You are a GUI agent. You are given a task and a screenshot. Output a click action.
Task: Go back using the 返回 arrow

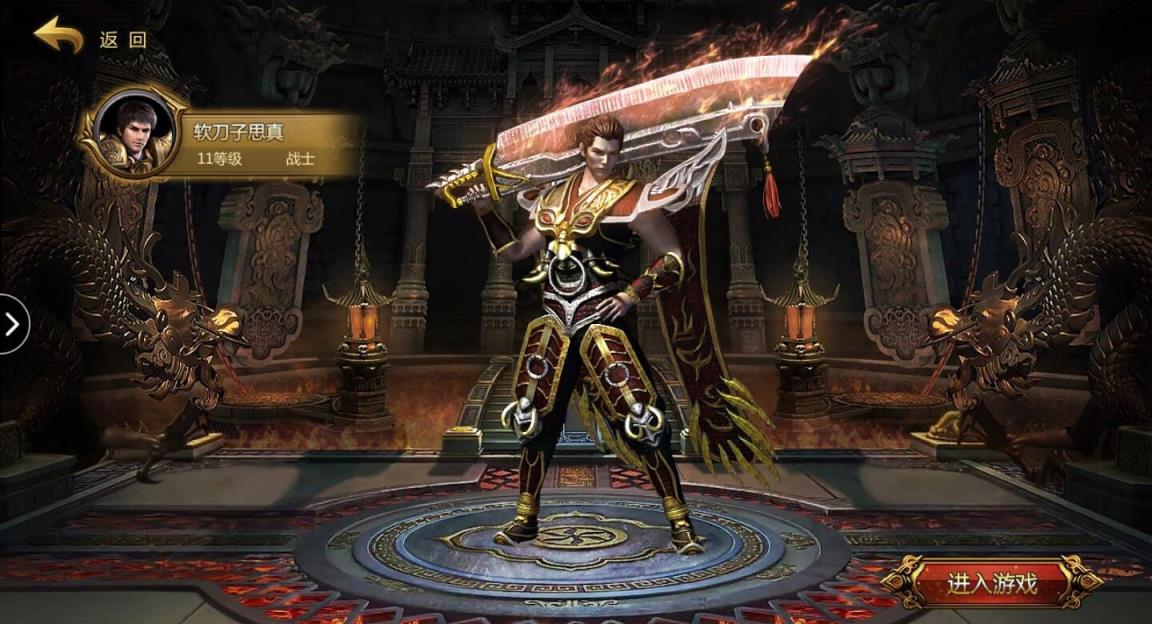click(59, 37)
